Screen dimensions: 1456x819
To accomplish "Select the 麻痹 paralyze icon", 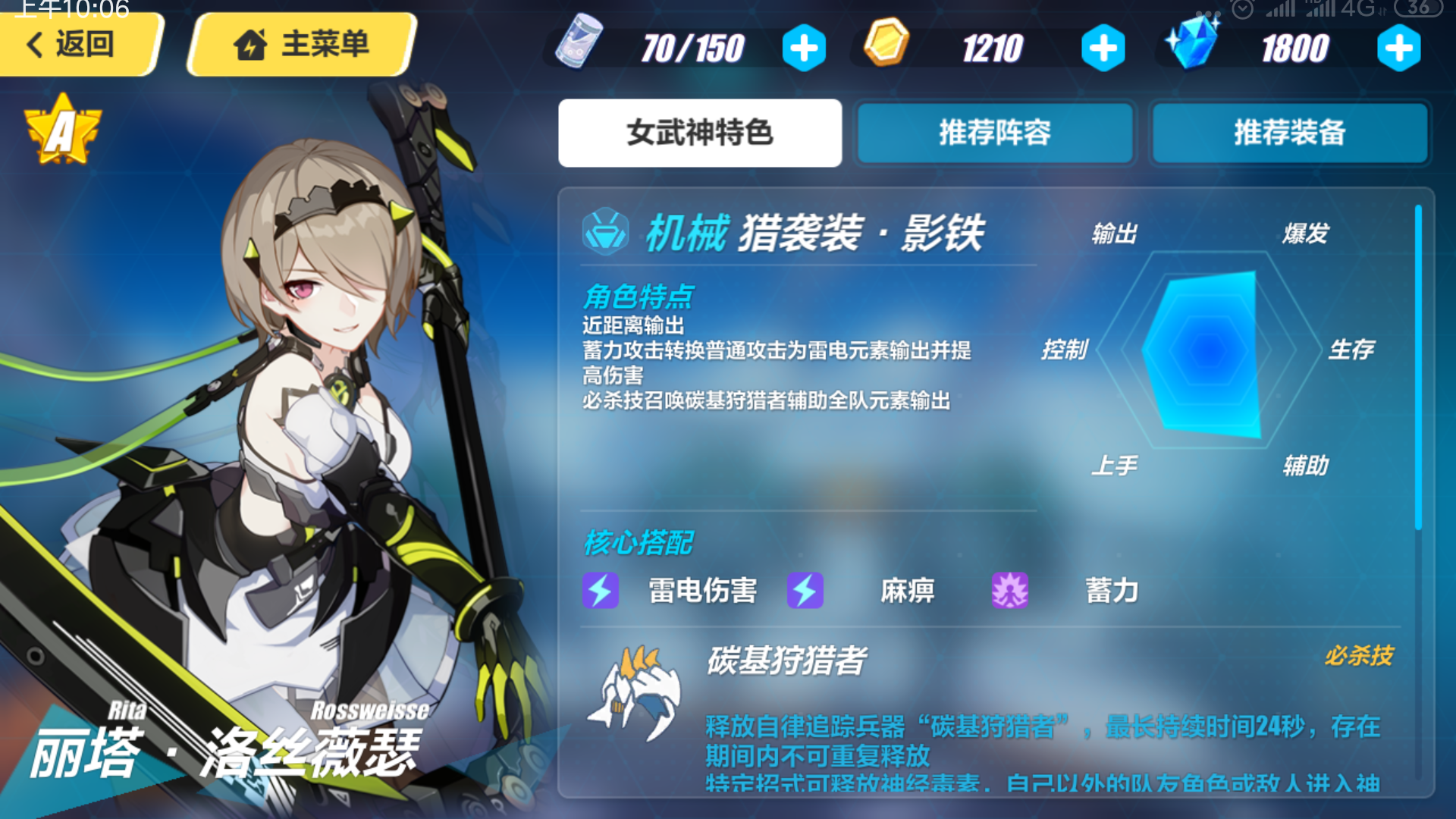I will pos(805,591).
